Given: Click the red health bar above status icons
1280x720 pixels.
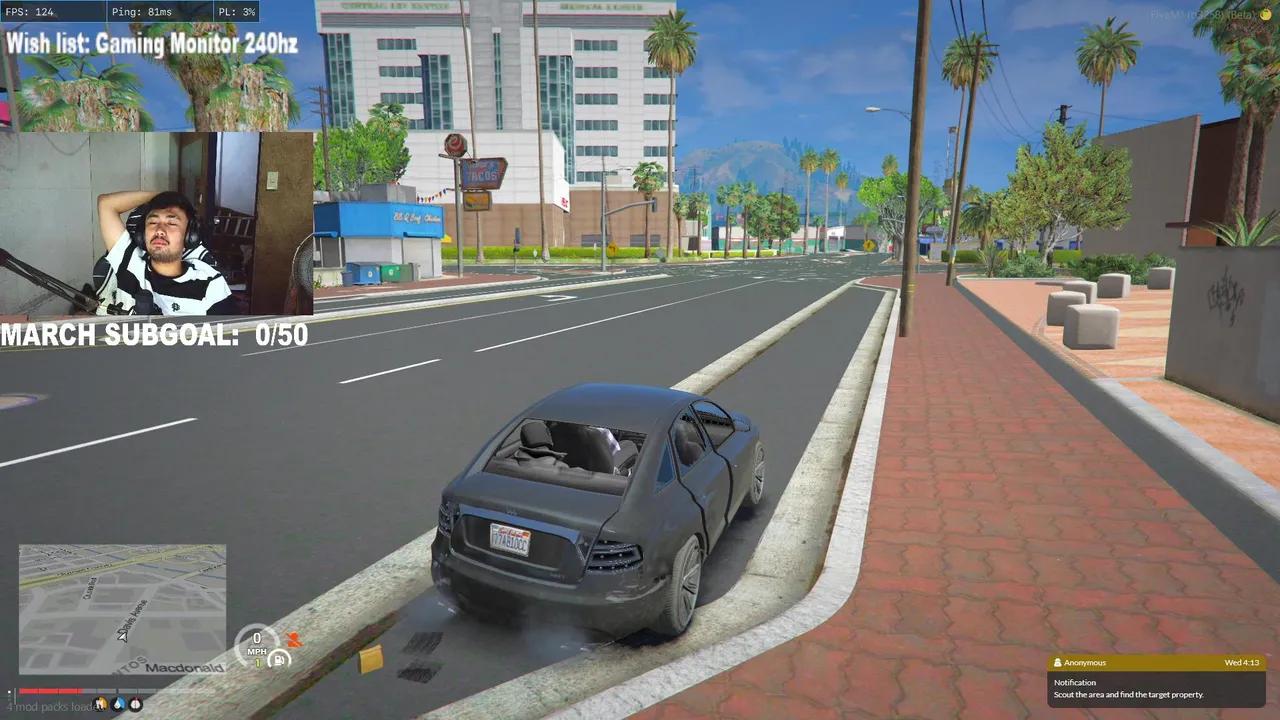Looking at the screenshot, I should pyautogui.click(x=50, y=691).
